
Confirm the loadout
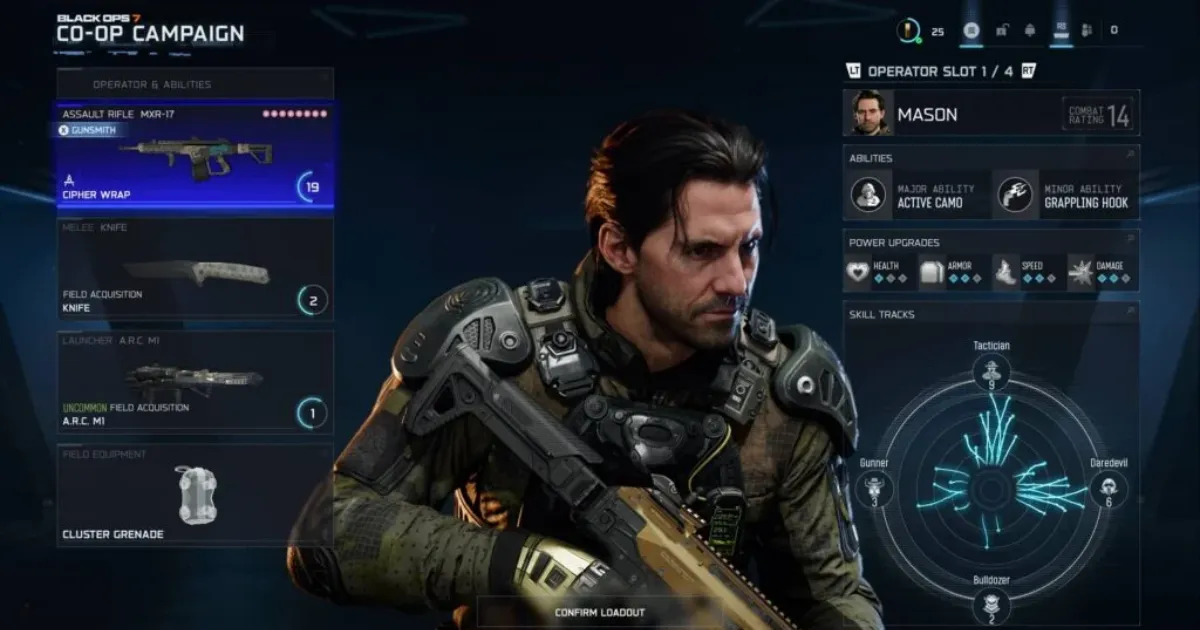pos(600,612)
